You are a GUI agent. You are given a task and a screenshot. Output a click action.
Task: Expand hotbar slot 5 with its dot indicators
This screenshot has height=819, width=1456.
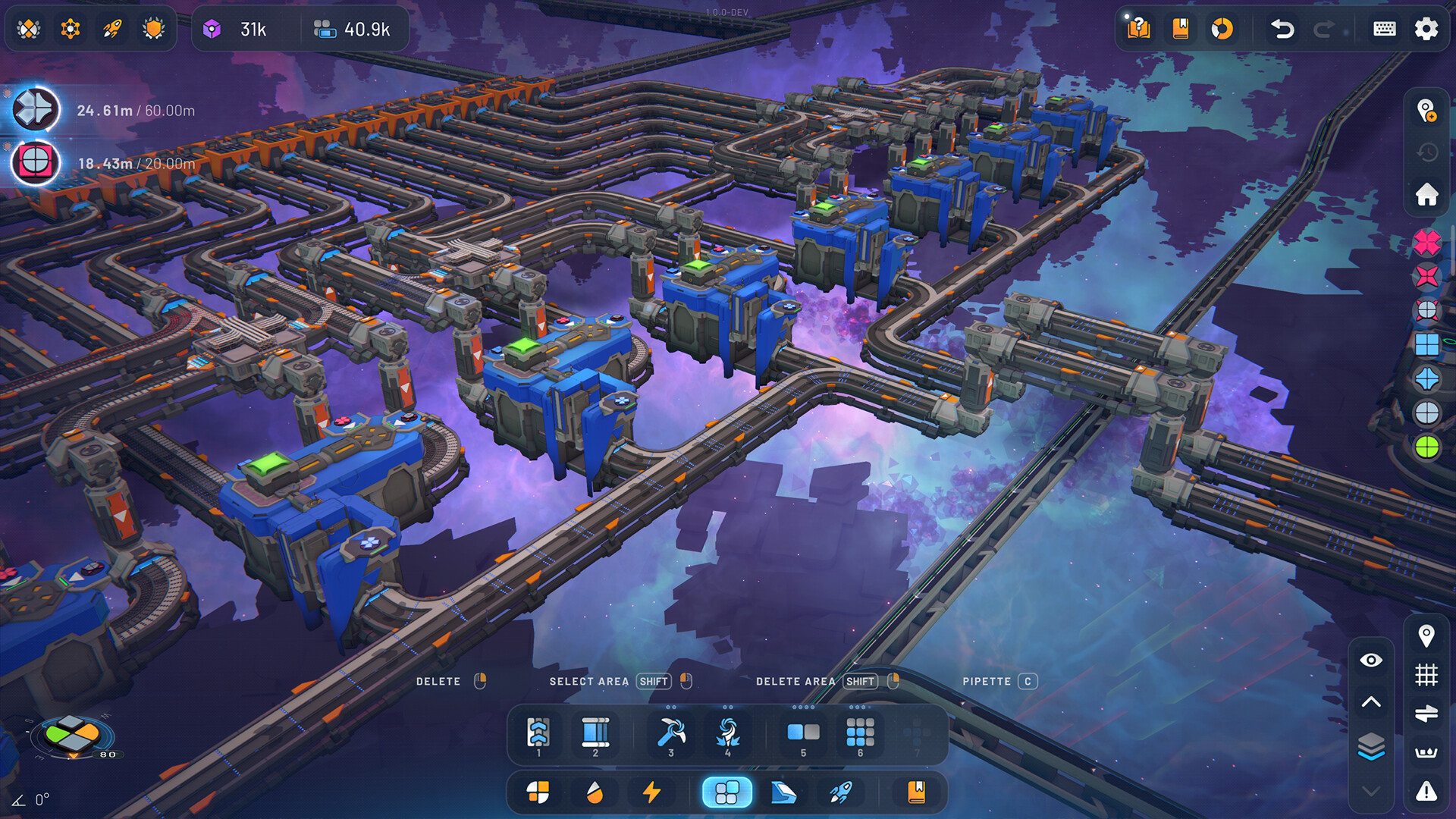click(x=803, y=709)
